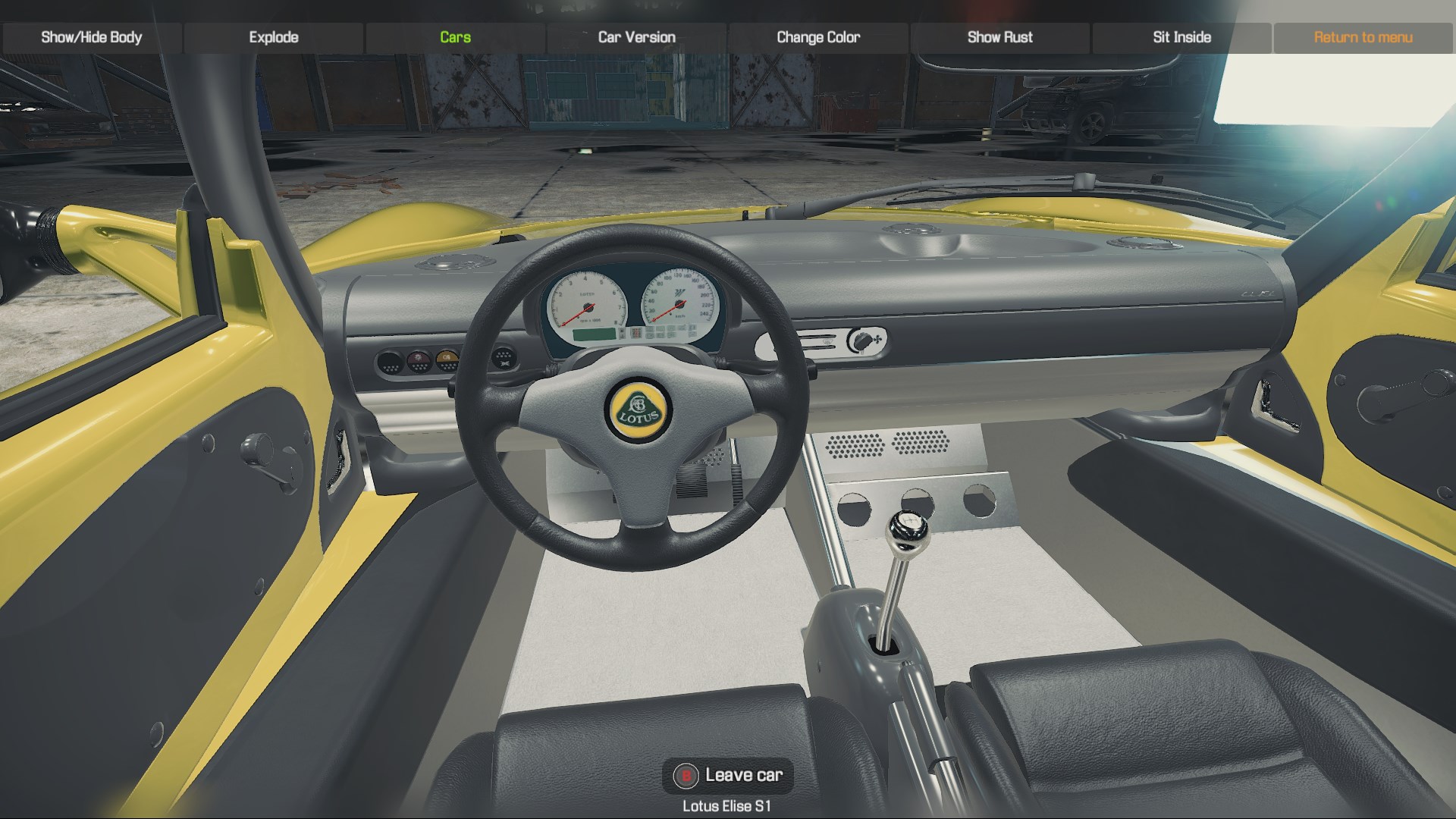Select the Sit Inside button
The width and height of the screenshot is (1456, 819).
[x=1181, y=37]
